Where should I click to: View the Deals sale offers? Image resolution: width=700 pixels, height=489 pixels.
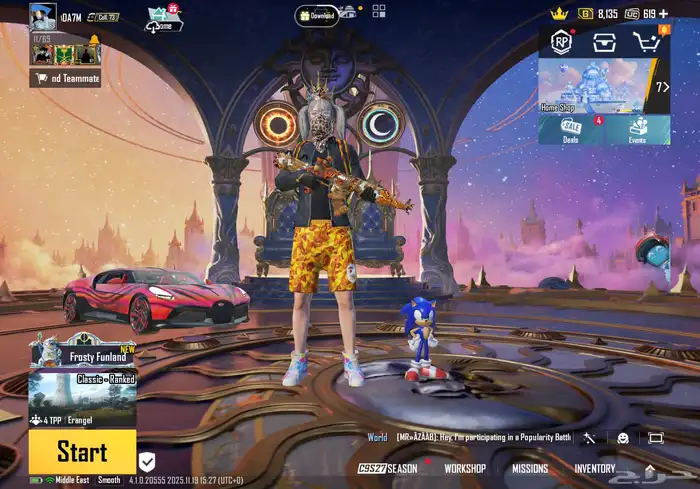click(571, 129)
